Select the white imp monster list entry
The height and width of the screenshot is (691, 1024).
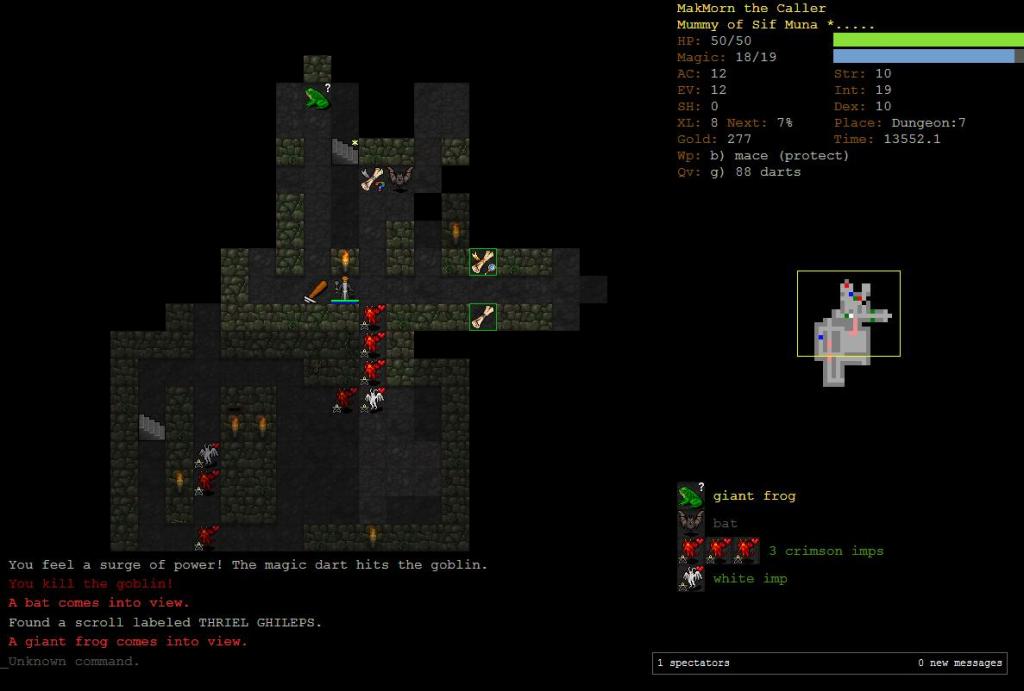click(x=749, y=578)
